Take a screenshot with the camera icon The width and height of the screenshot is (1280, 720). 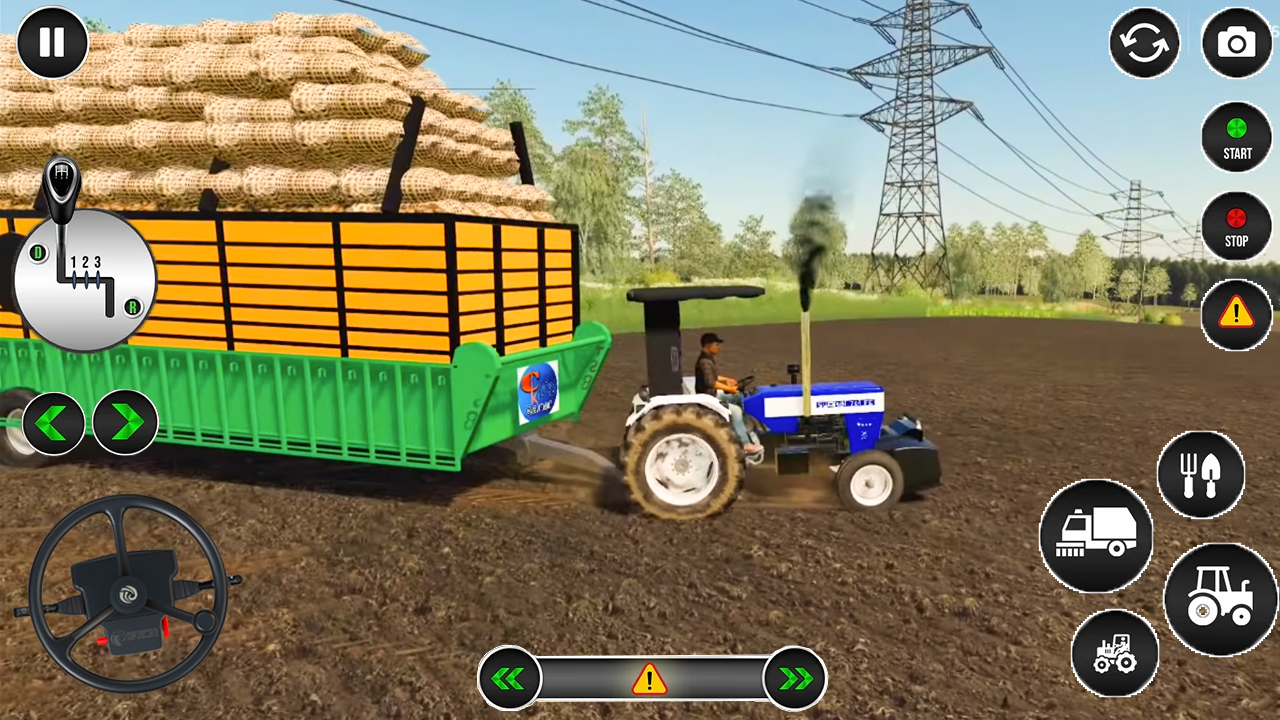1237,44
